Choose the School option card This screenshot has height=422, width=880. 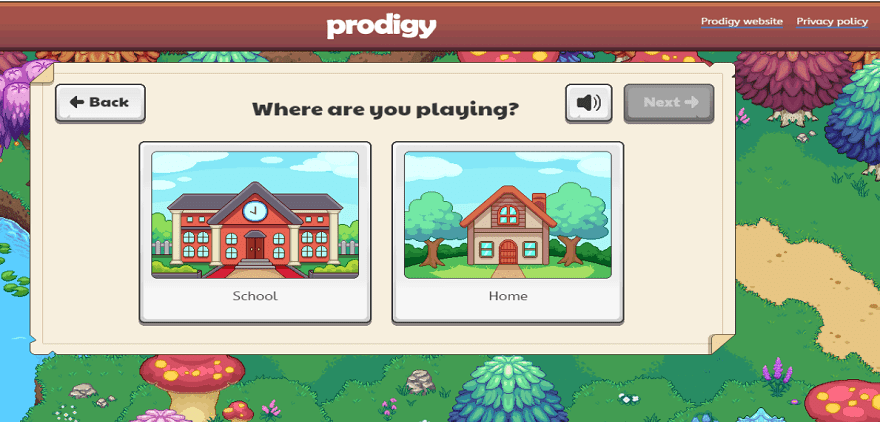(x=255, y=233)
